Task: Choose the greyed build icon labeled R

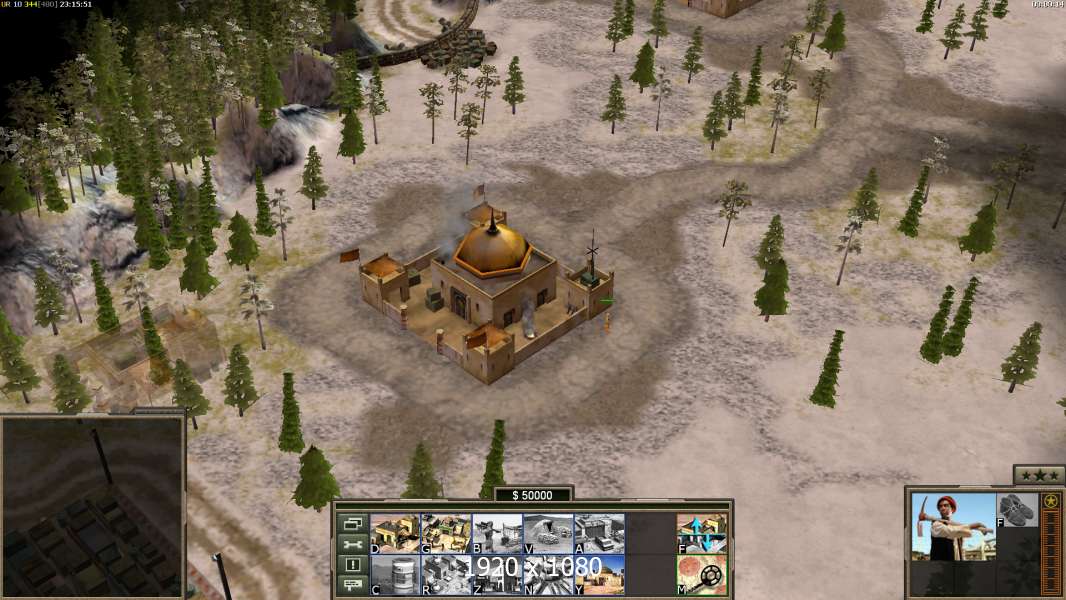Action: (446, 574)
